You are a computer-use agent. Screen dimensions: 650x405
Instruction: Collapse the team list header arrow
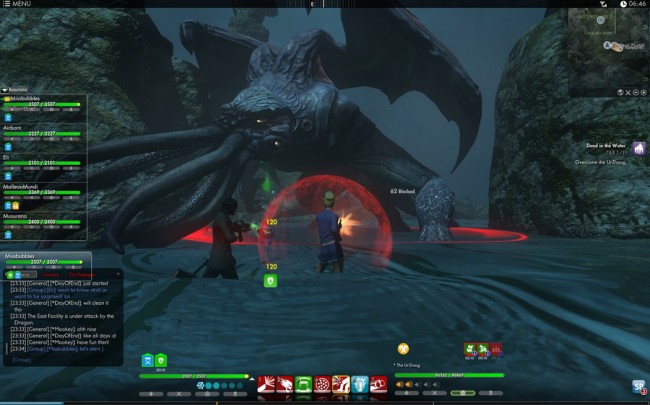5,90
